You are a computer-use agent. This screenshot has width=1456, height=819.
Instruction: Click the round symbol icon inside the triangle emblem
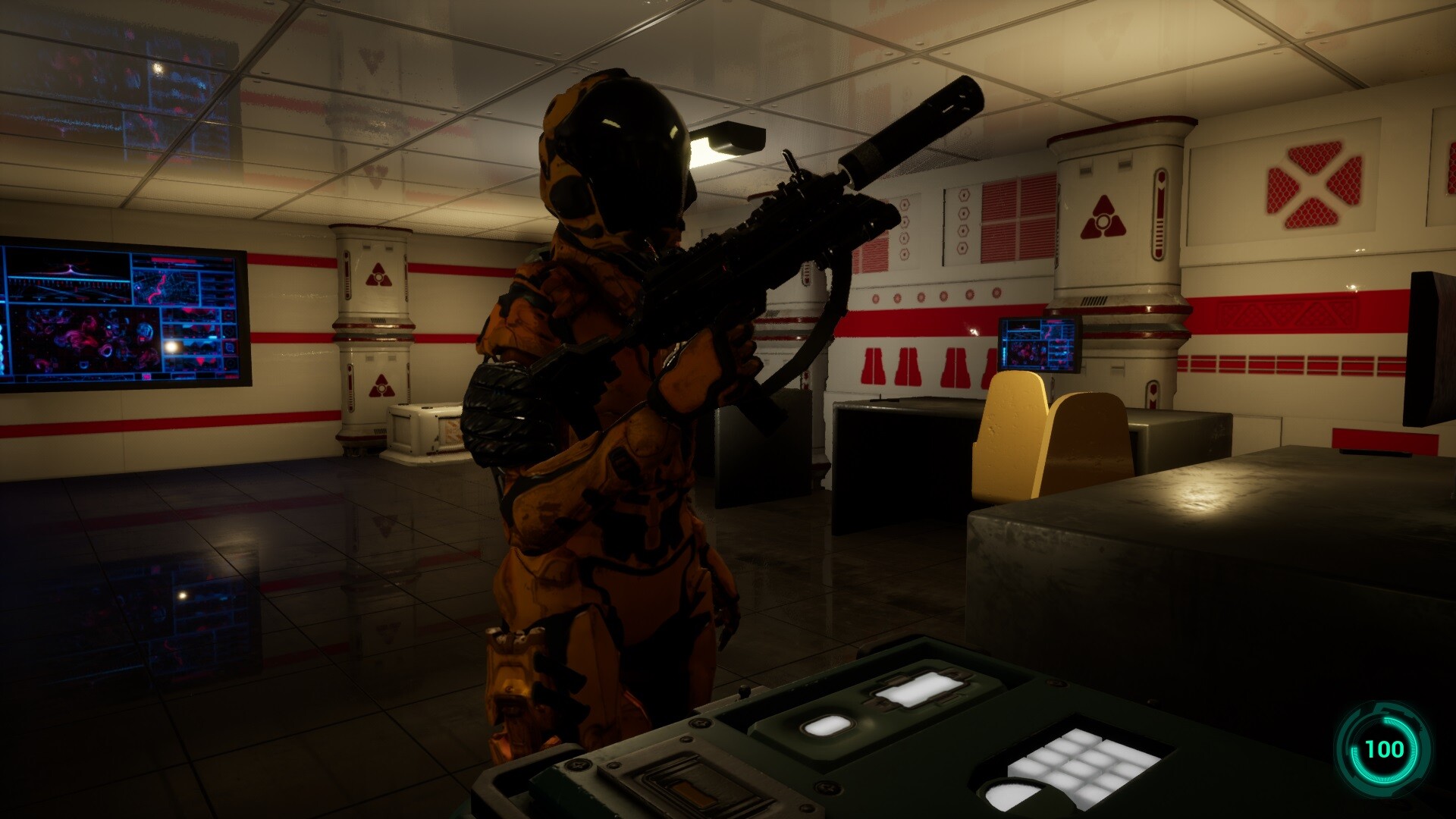coord(1103,221)
